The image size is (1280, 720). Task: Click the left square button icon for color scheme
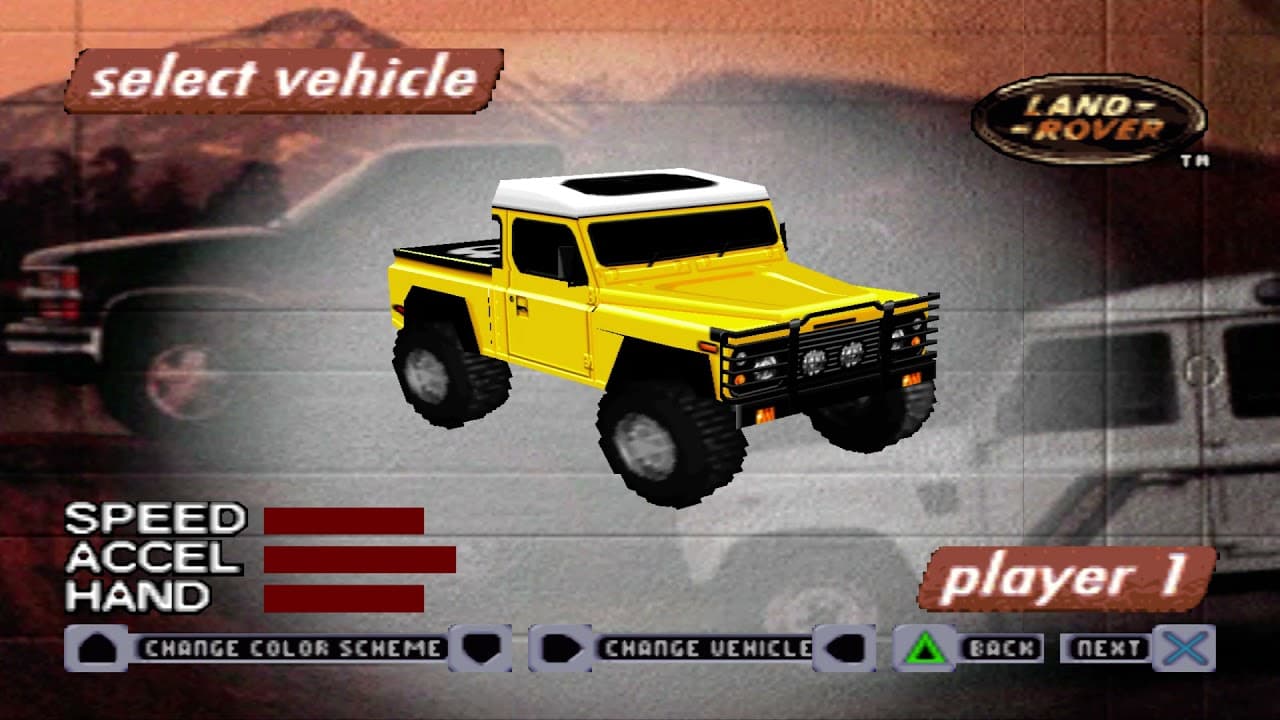pyautogui.click(x=95, y=648)
